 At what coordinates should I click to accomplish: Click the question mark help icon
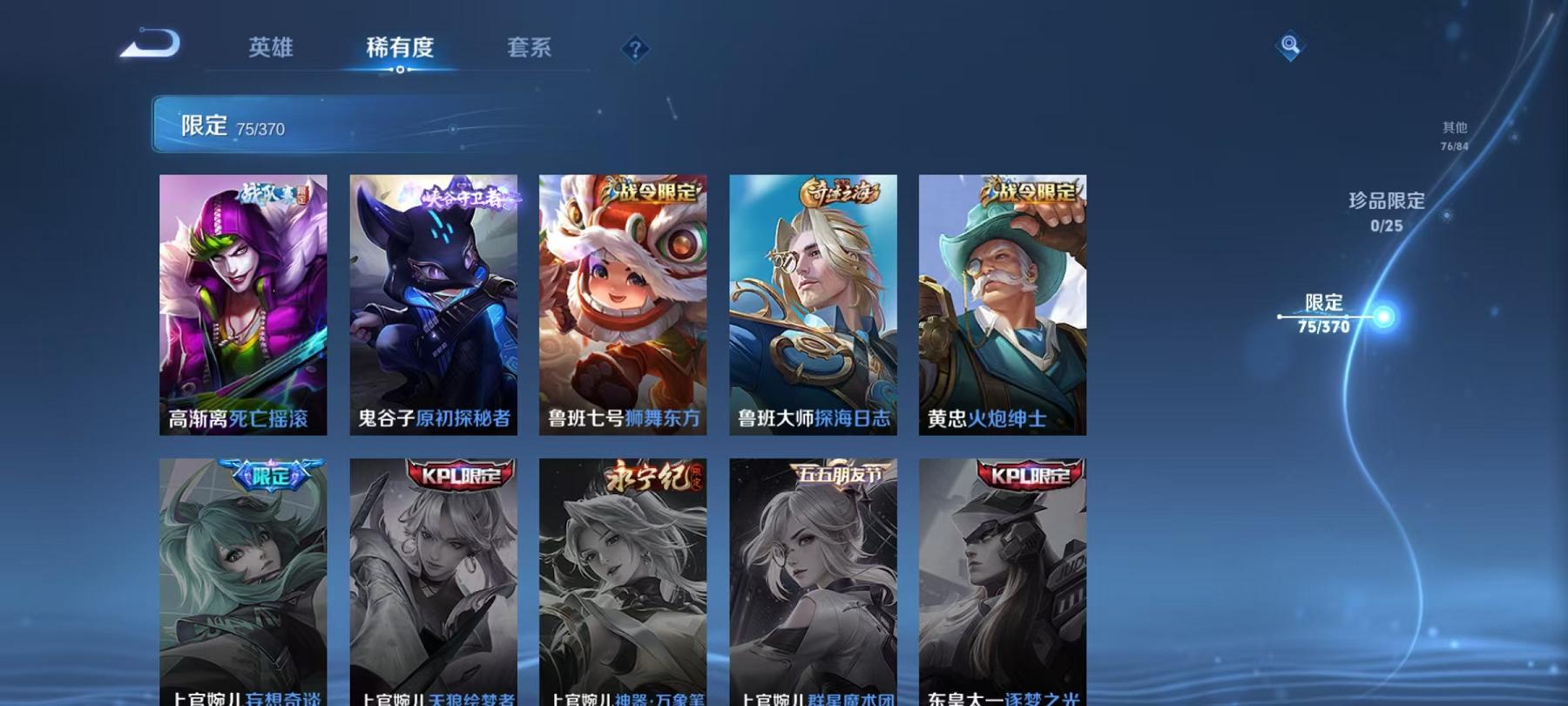(x=635, y=50)
